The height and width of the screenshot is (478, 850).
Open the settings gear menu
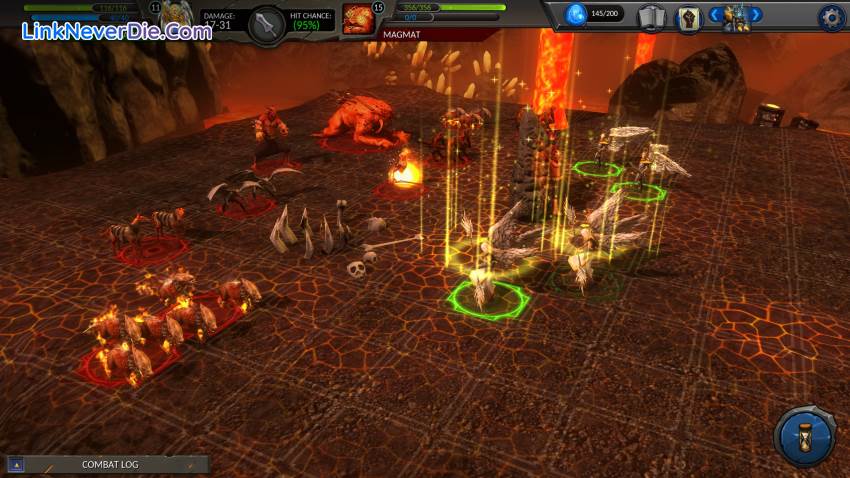(x=831, y=16)
